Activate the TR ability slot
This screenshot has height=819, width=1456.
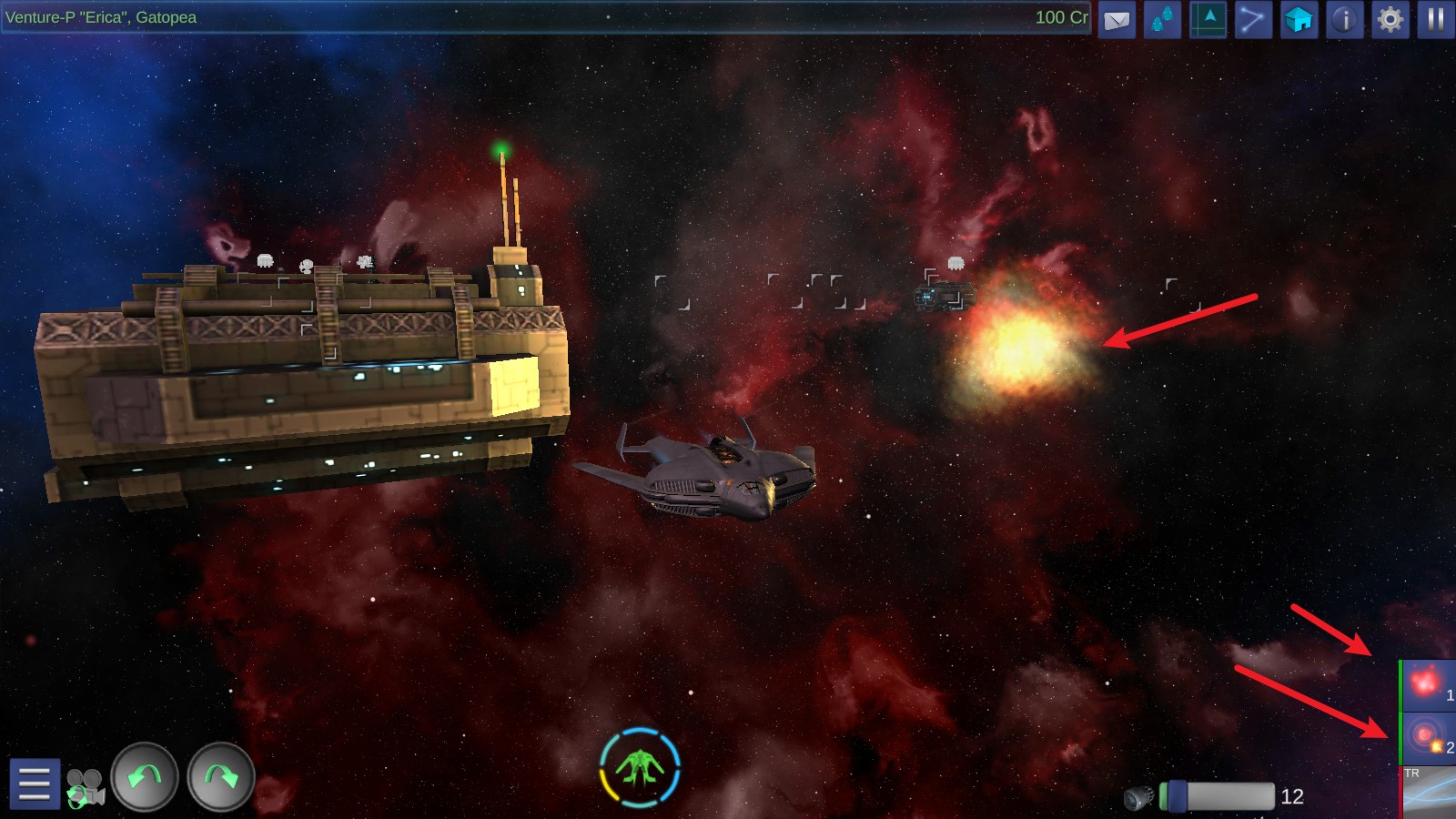tap(1429, 792)
